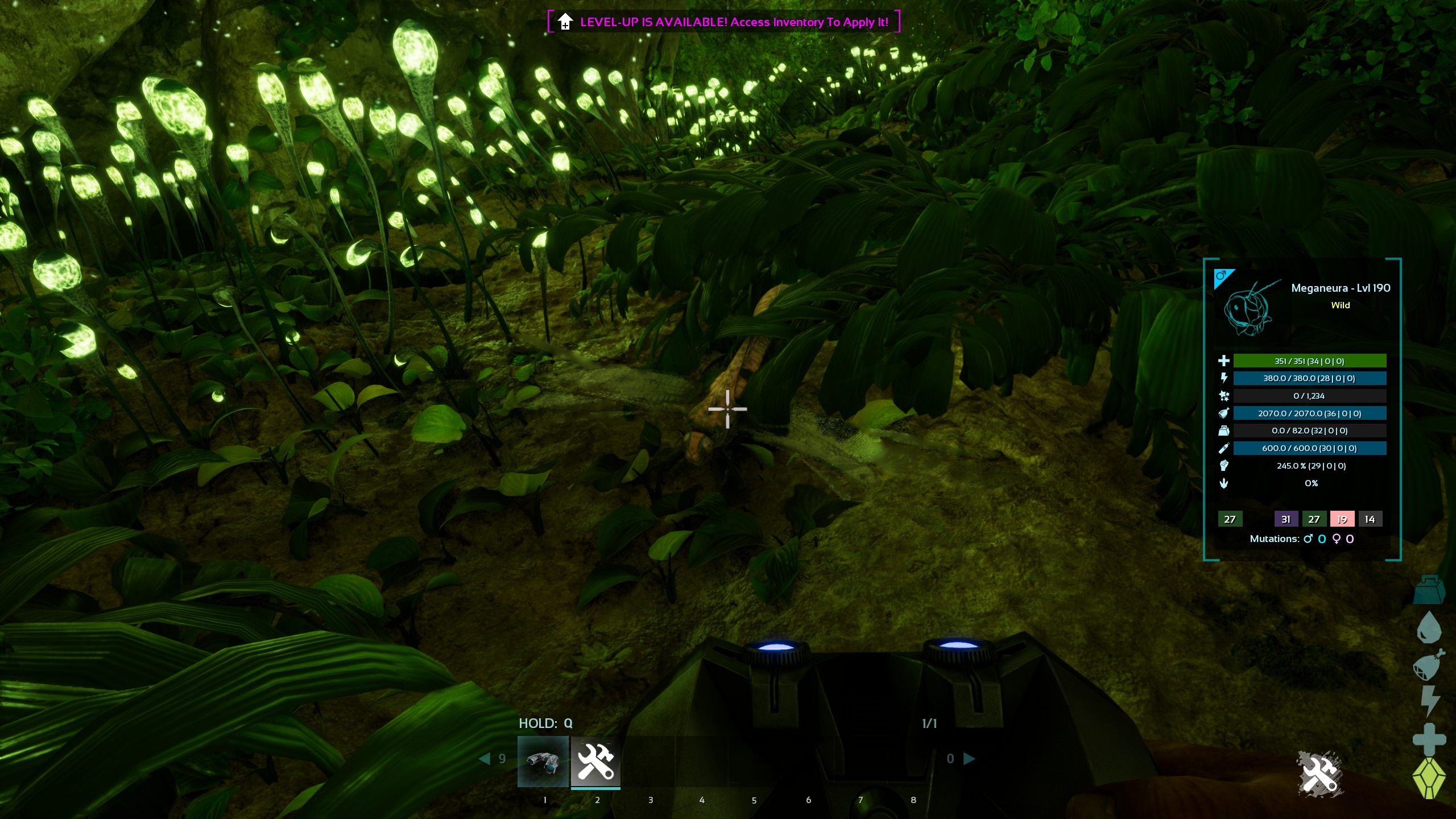Select the pink color region swatch 19
This screenshot has height=819, width=1456.
click(x=1342, y=519)
